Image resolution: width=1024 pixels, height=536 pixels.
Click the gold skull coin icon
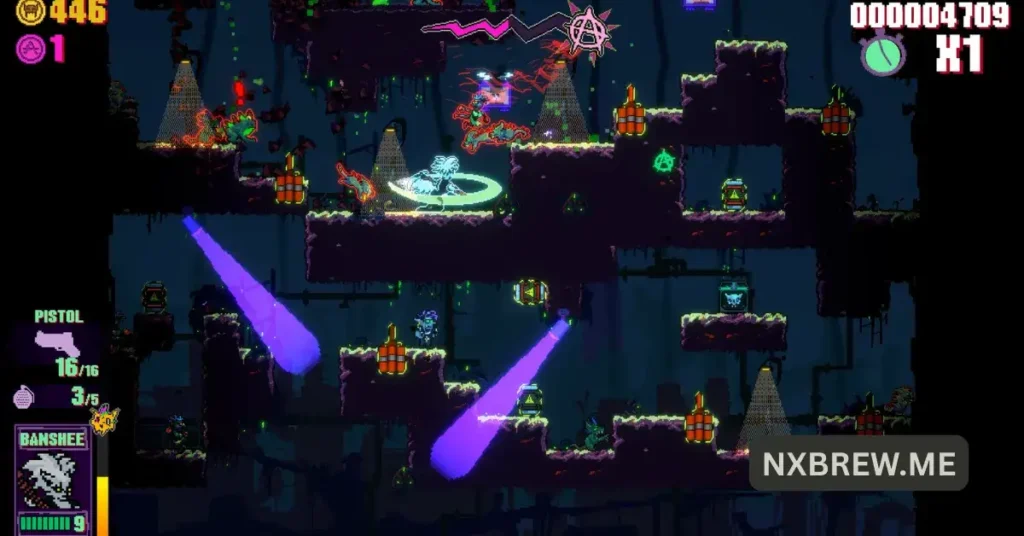30,12
